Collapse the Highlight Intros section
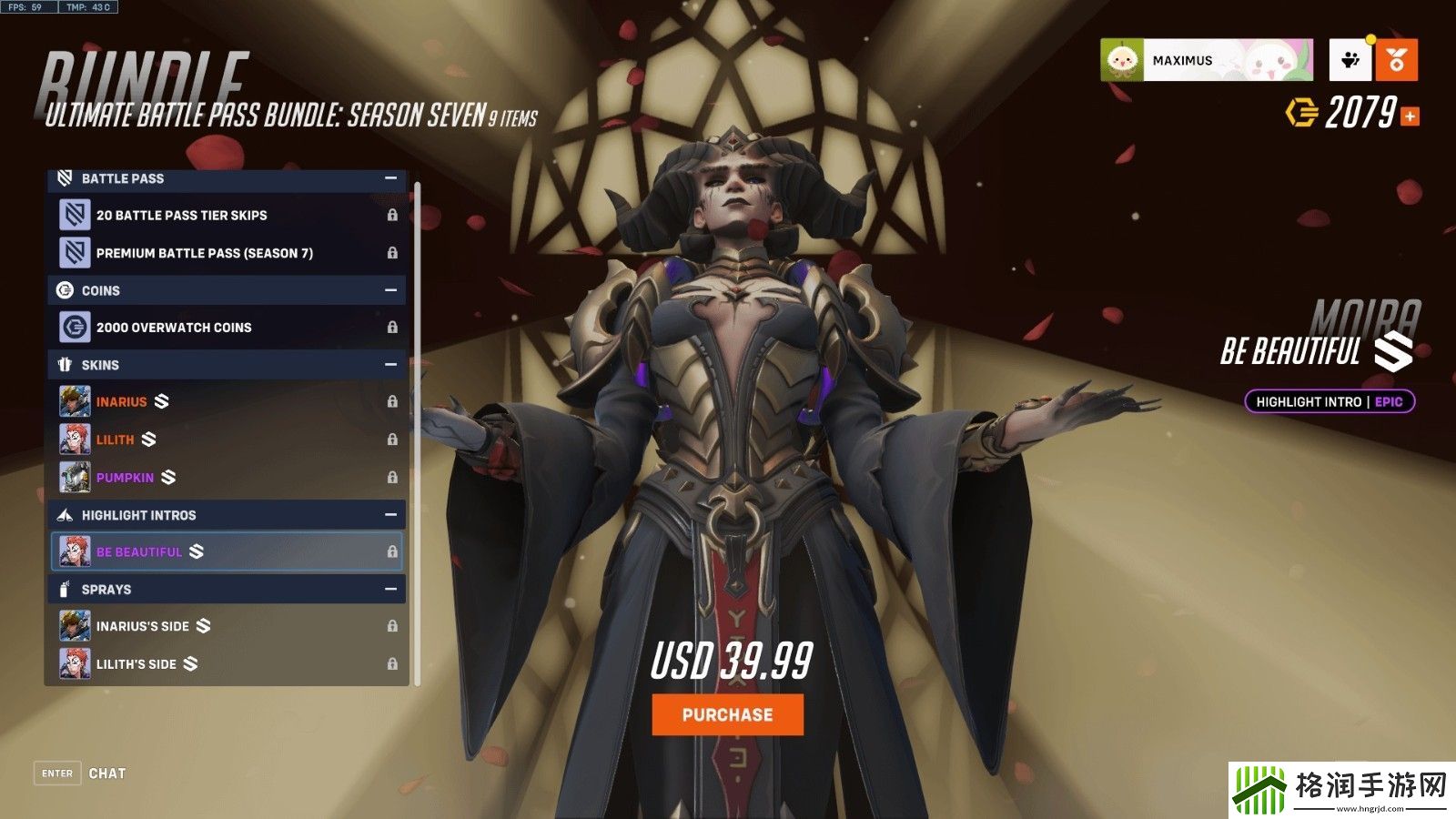The height and width of the screenshot is (819, 1456). click(x=390, y=515)
